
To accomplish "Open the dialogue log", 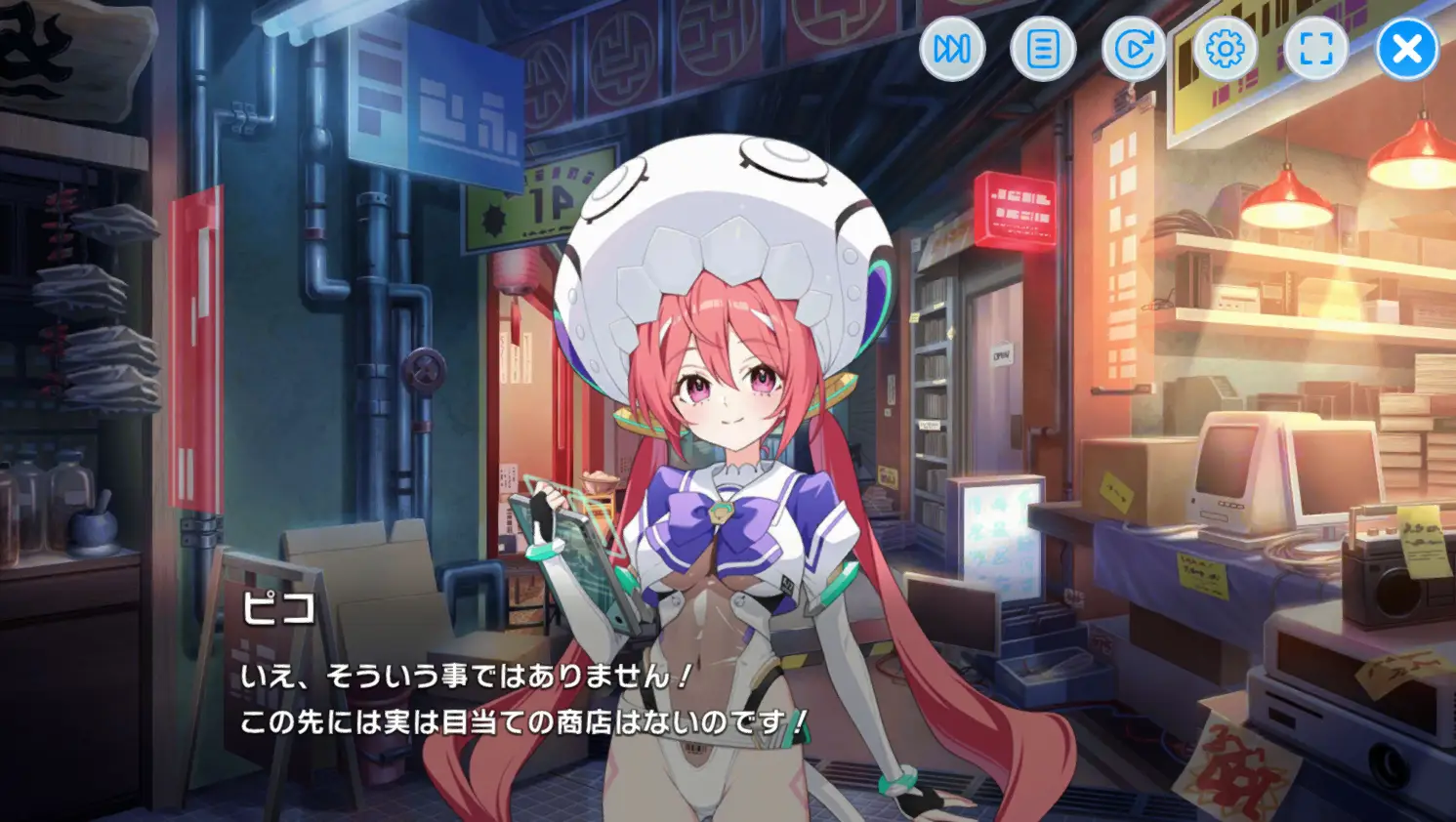I will 1043,49.
